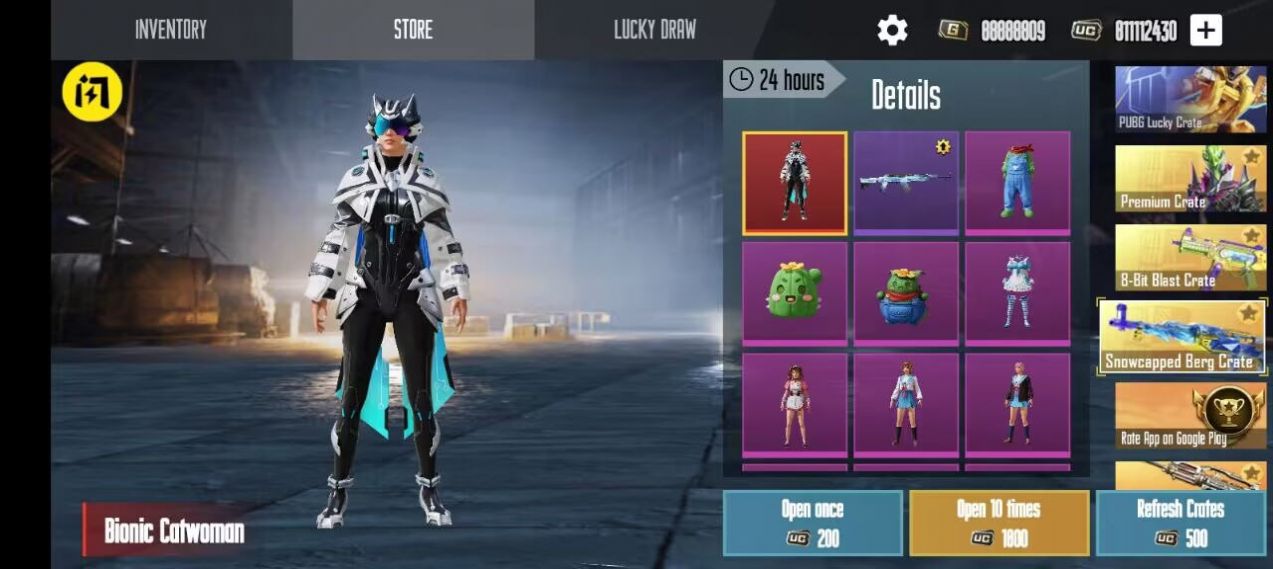View the blue and white dress reward
This screenshot has height=569, width=1273.
point(1017,293)
